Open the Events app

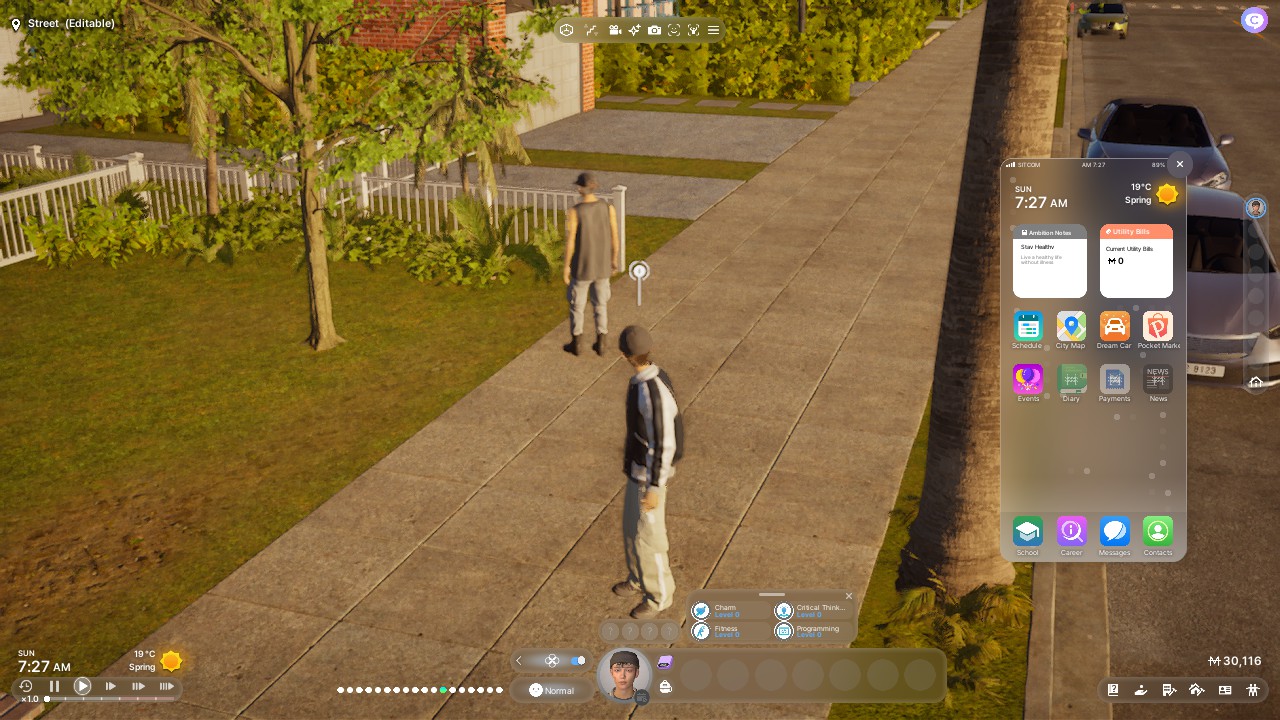(x=1027, y=379)
